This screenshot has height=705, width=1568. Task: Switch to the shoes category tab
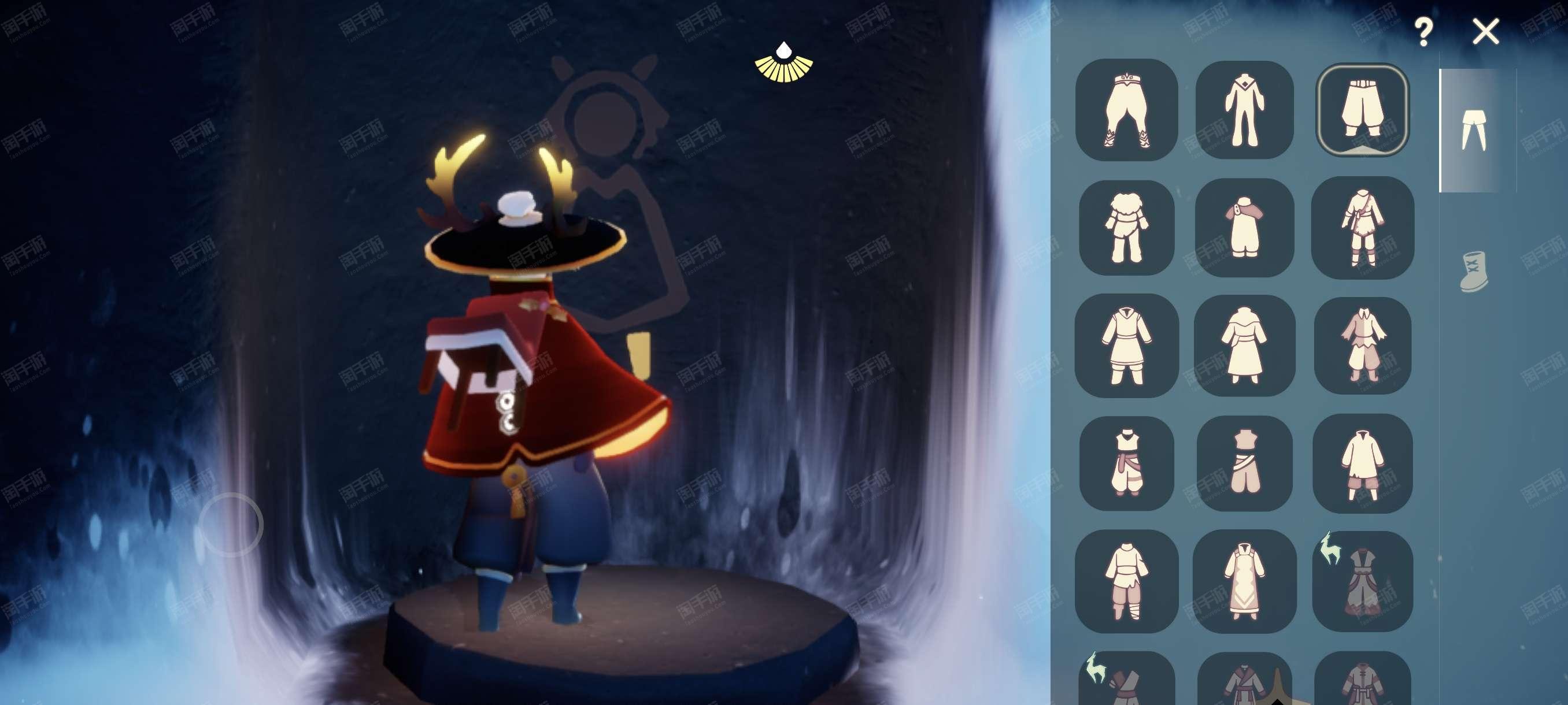pyautogui.click(x=1474, y=271)
